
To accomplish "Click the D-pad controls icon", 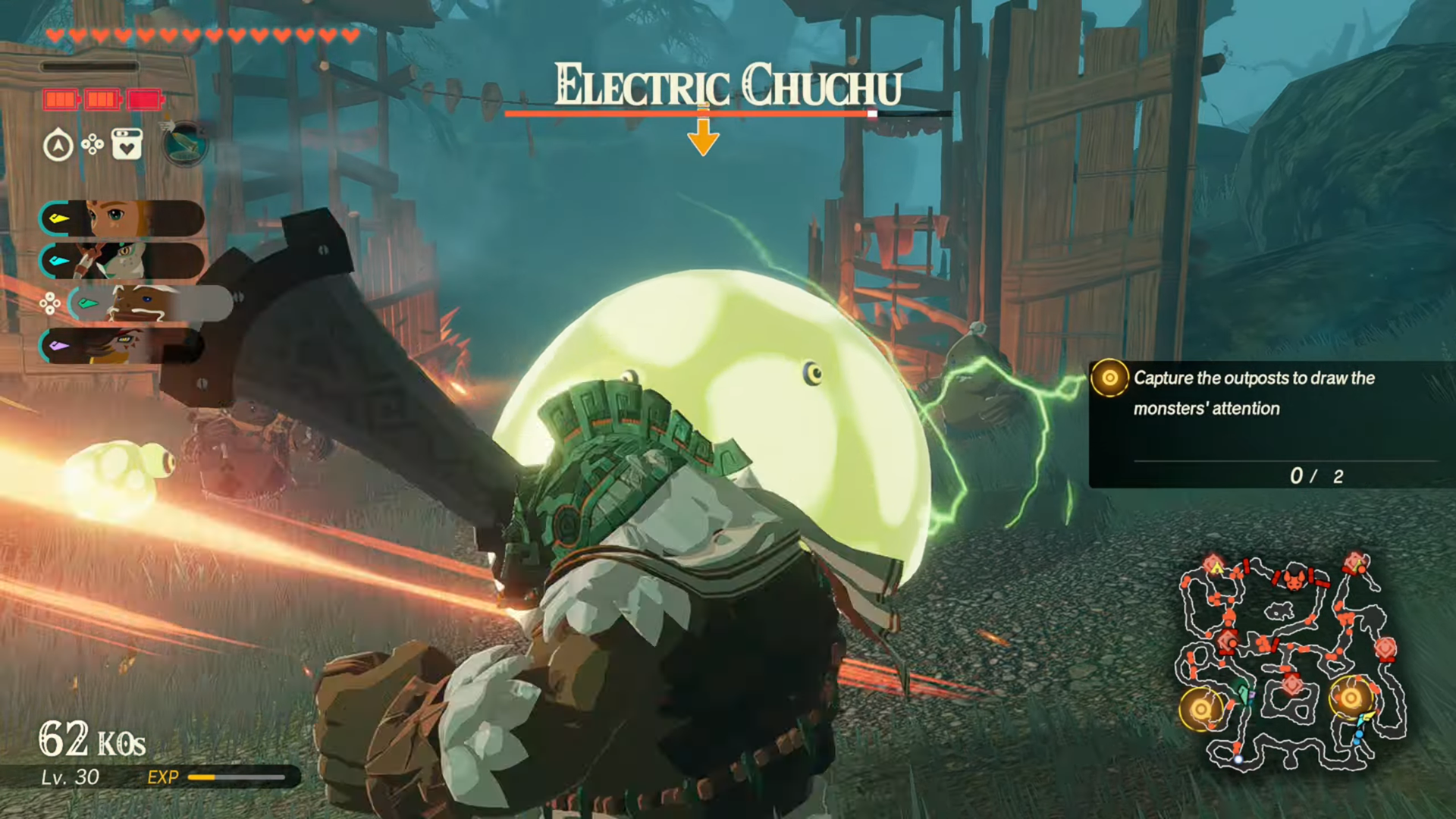I will (x=93, y=144).
